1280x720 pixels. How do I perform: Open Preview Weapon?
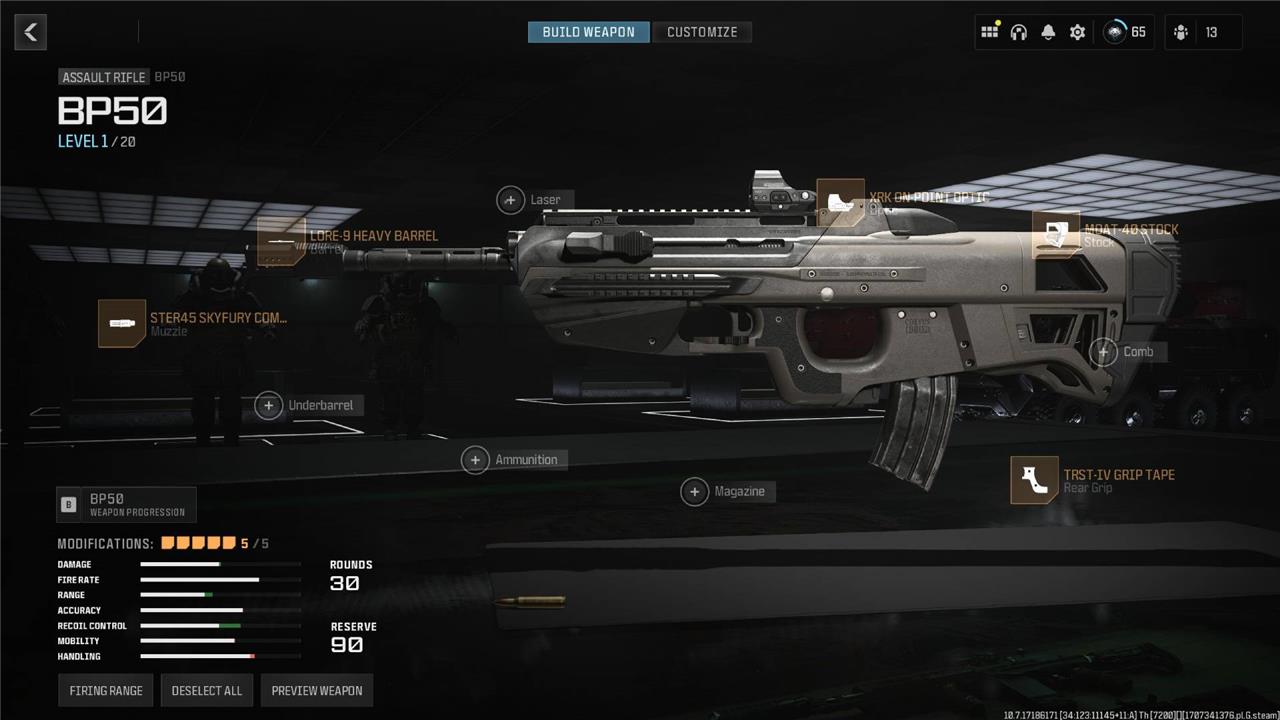coord(317,691)
